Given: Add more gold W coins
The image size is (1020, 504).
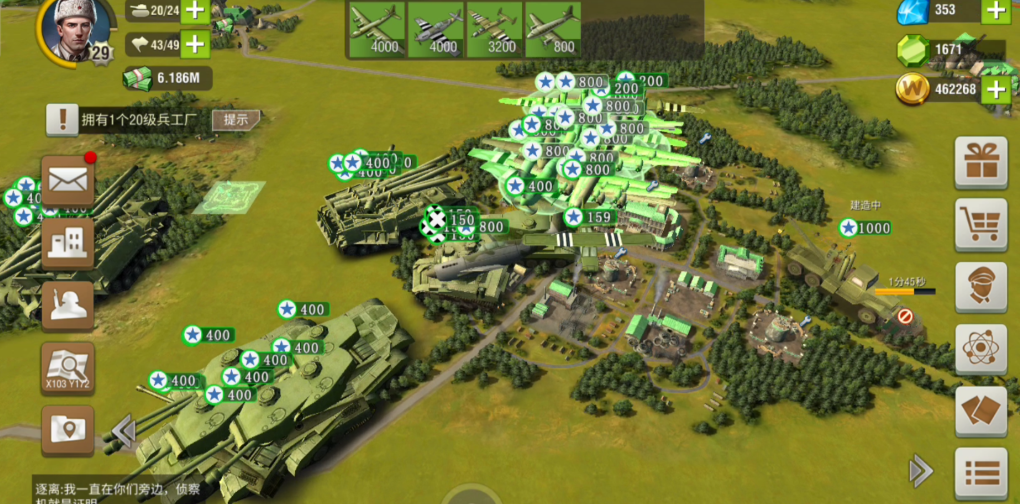Looking at the screenshot, I should point(995,90).
